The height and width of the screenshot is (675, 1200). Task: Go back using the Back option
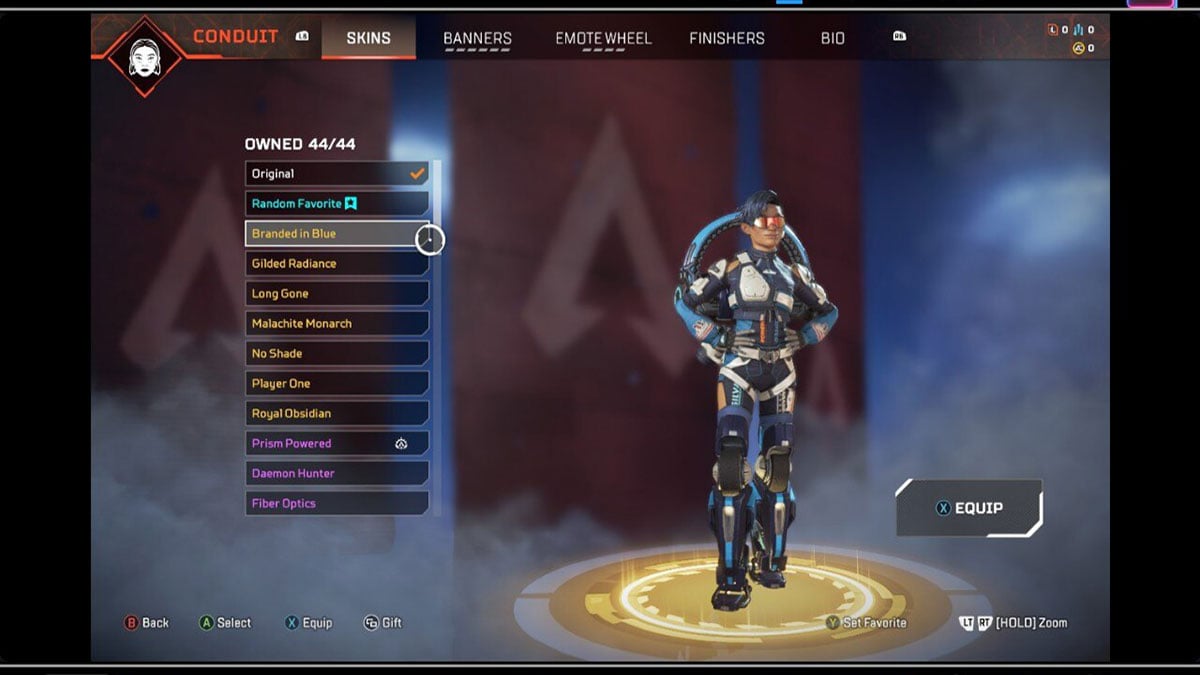(146, 623)
